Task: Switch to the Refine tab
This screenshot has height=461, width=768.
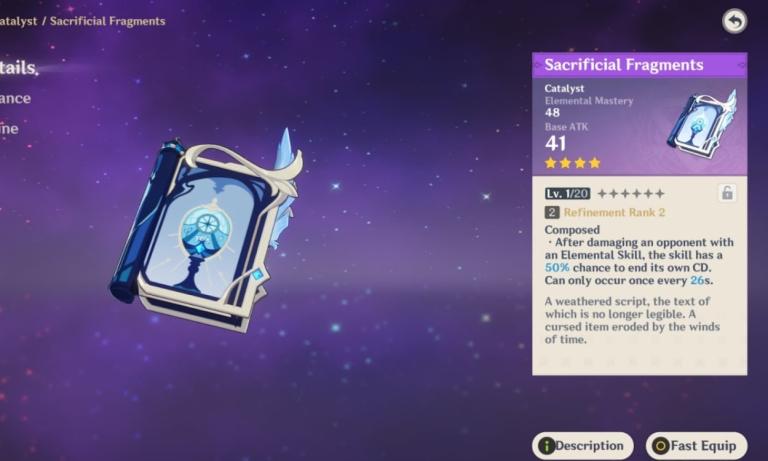Action: 14,128
